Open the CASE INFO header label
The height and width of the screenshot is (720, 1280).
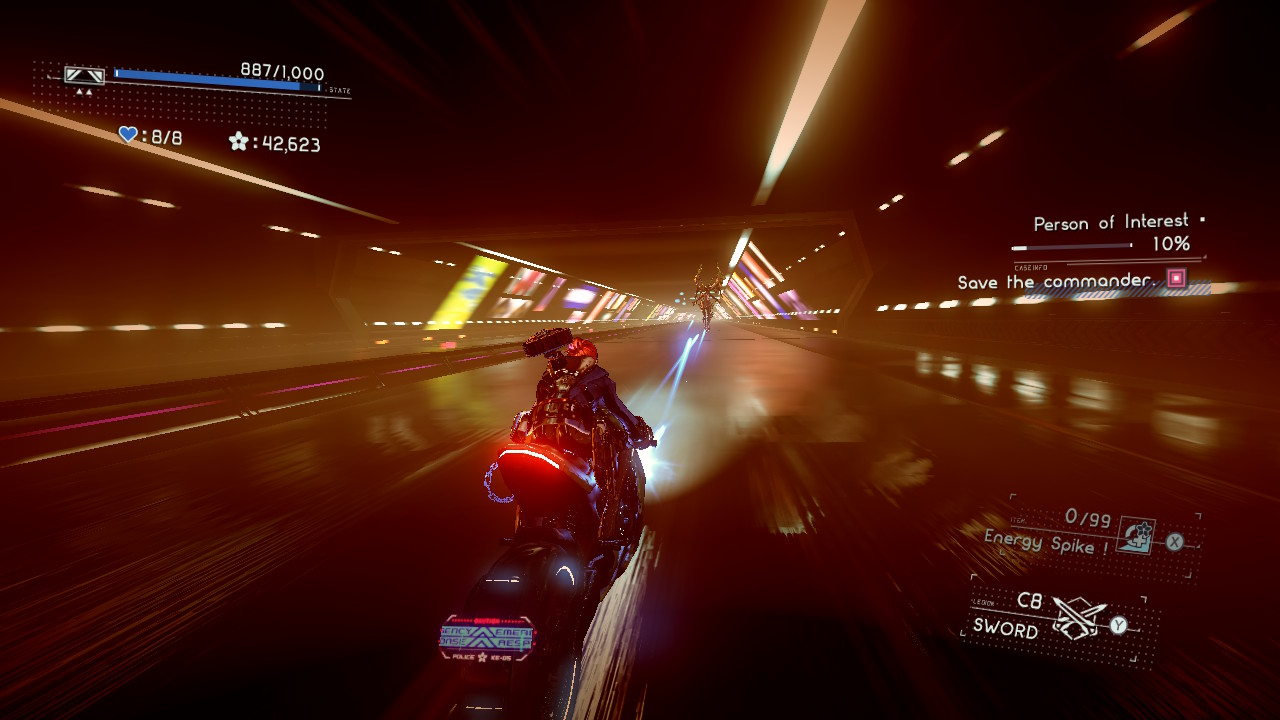pos(1031,267)
